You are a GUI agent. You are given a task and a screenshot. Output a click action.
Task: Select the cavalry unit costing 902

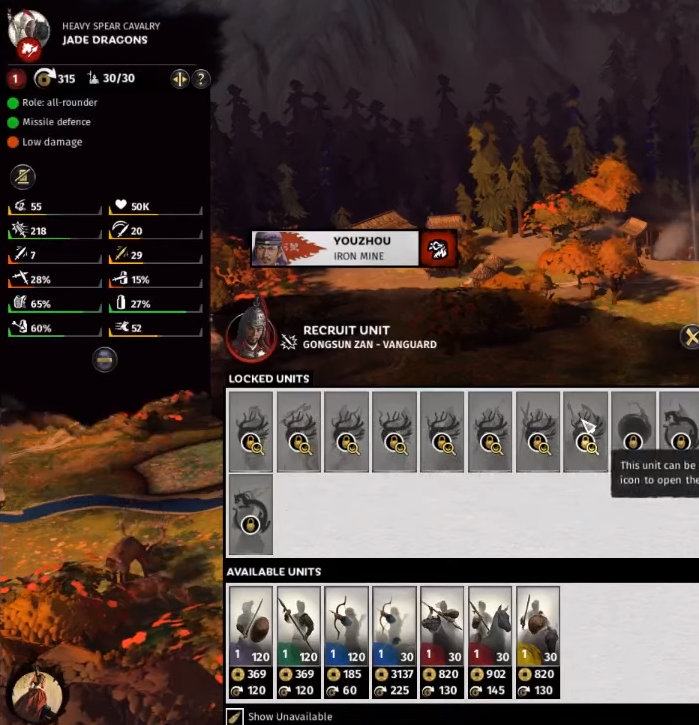tap(490, 641)
